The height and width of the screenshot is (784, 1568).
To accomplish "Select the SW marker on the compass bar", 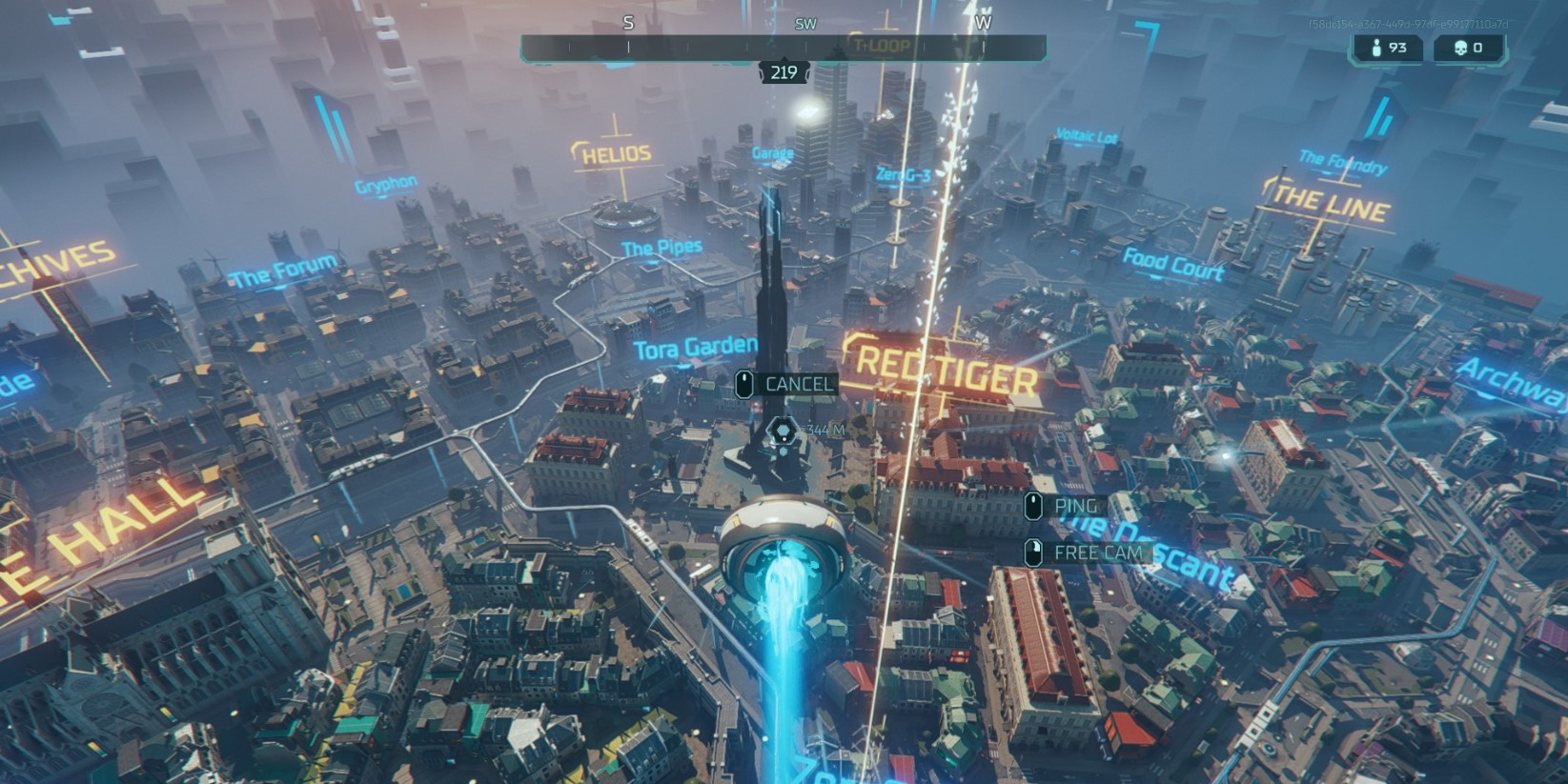I will [x=805, y=22].
